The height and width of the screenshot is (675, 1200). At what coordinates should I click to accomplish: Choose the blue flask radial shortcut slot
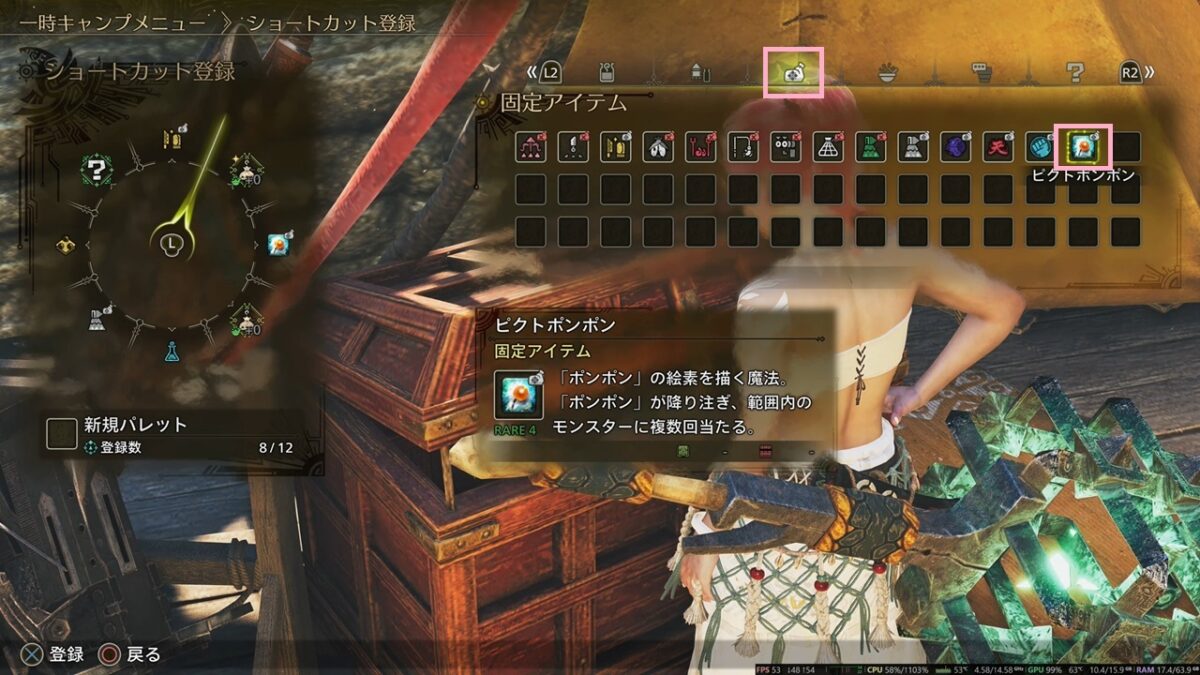pos(171,352)
